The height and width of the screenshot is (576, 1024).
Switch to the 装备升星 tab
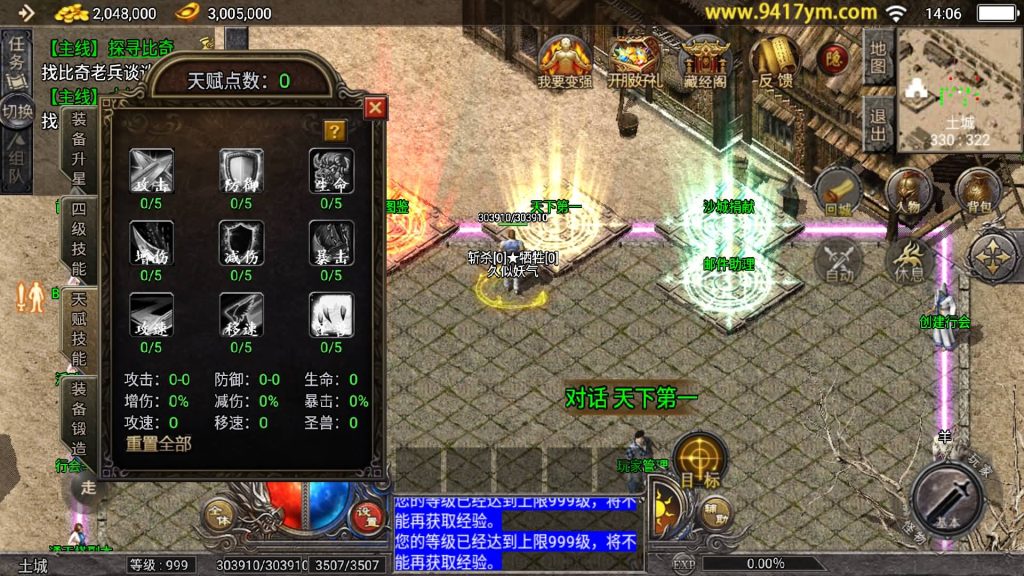pos(78,148)
